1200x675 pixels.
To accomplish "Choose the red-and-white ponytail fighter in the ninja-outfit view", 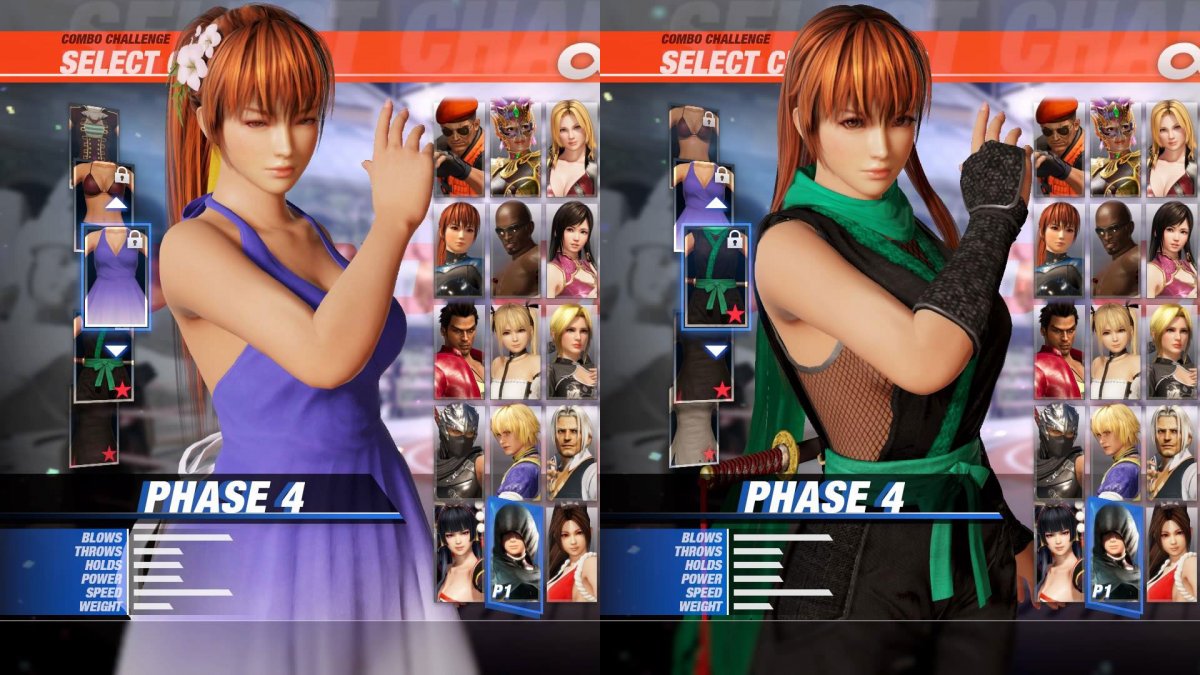I will point(1172,553).
